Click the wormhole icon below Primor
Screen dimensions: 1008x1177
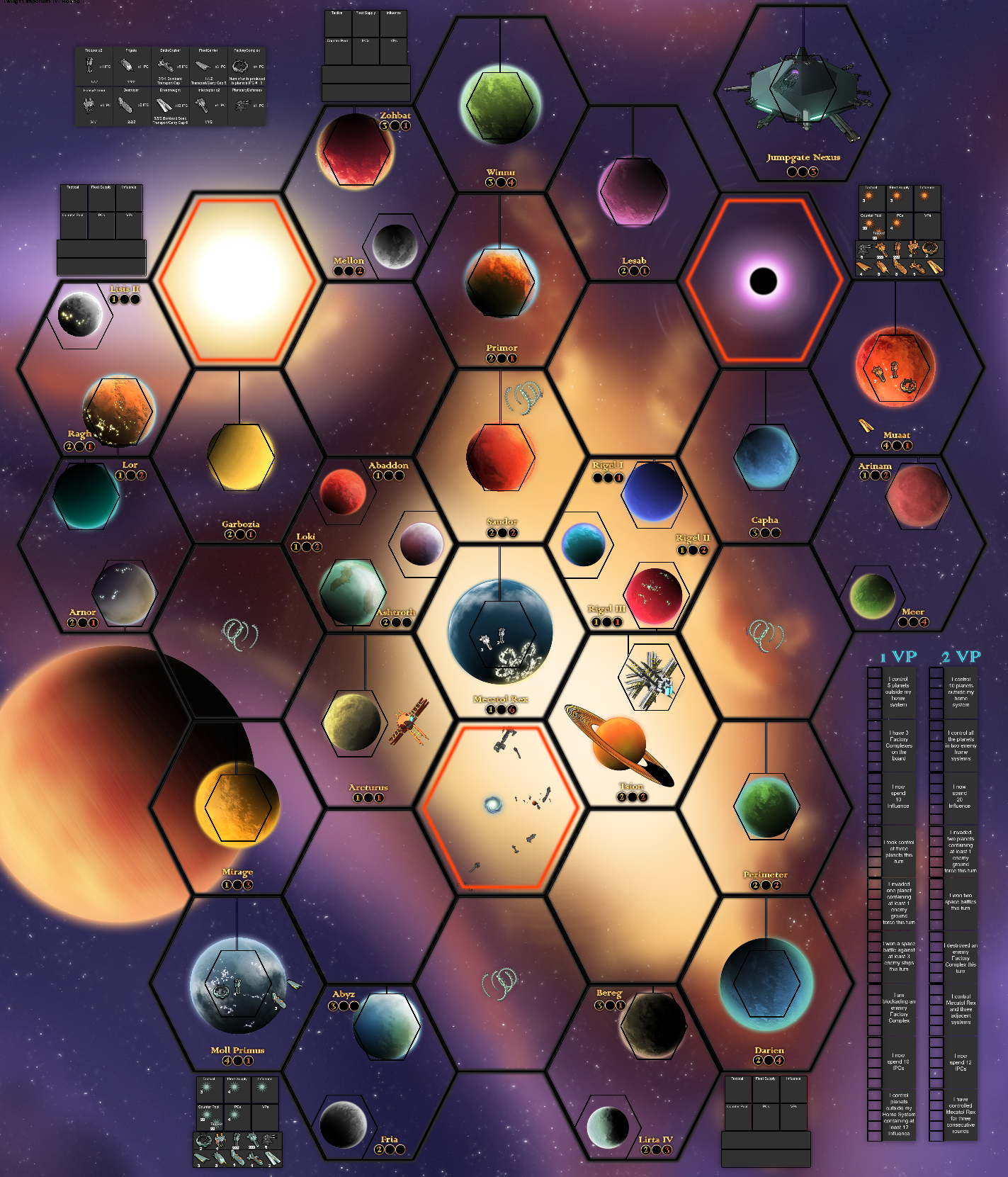click(x=521, y=397)
